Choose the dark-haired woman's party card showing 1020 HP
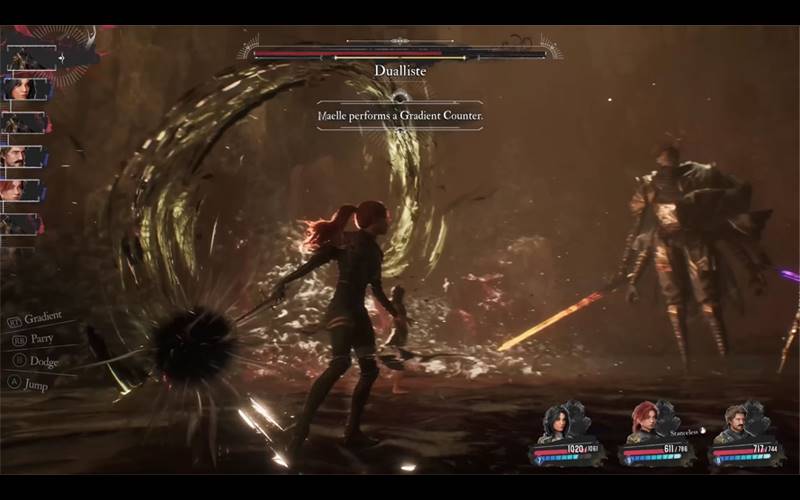The width and height of the screenshot is (800, 500). click(566, 436)
